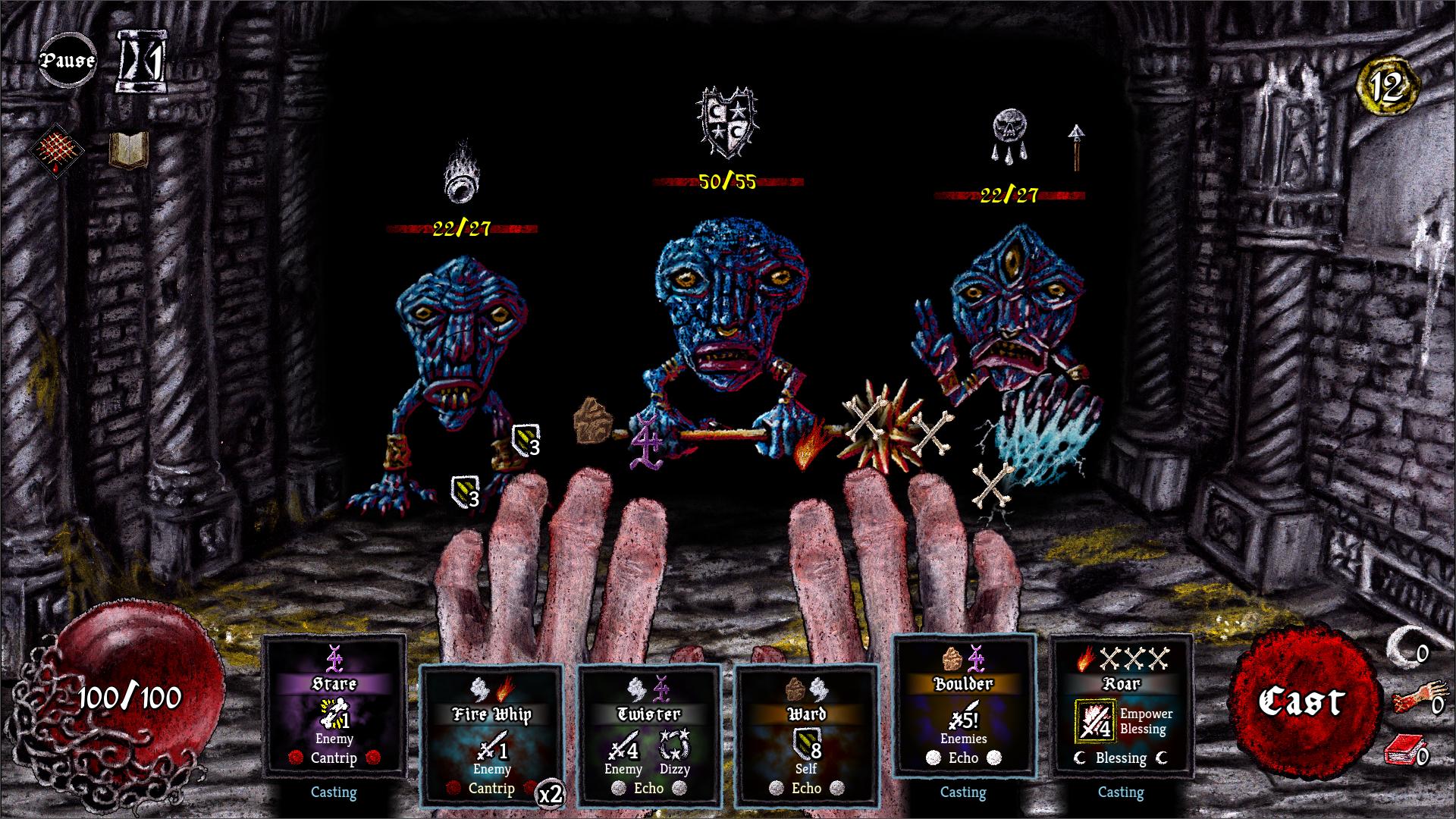Click the hourglass turn counter
This screenshot has height=819, width=1456.
(141, 62)
